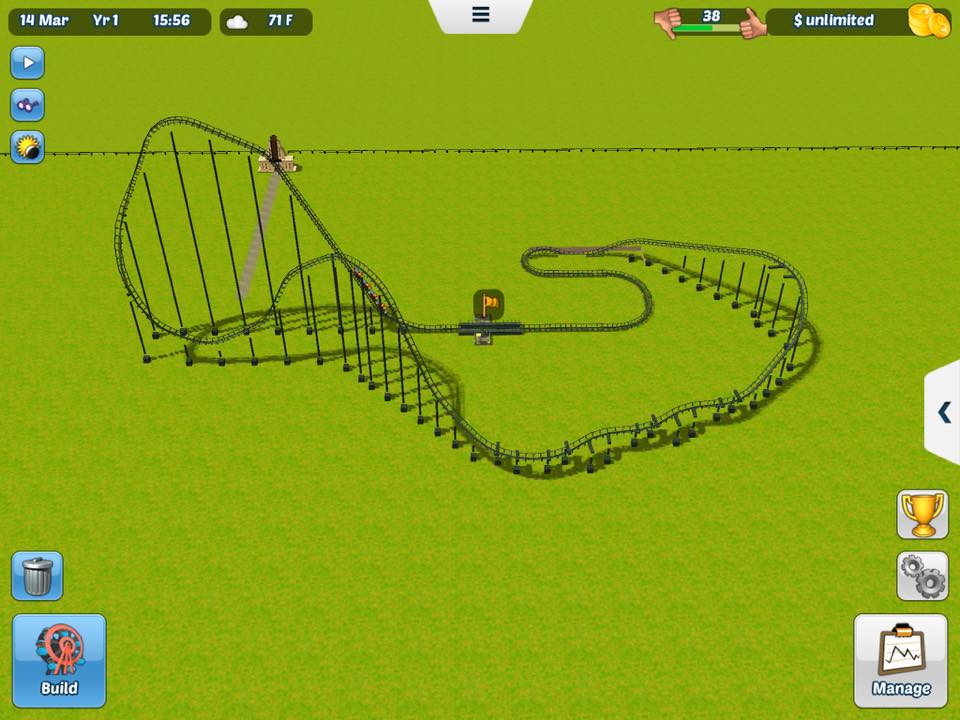Toggle the sun and moon day-night button

pyautogui.click(x=27, y=147)
